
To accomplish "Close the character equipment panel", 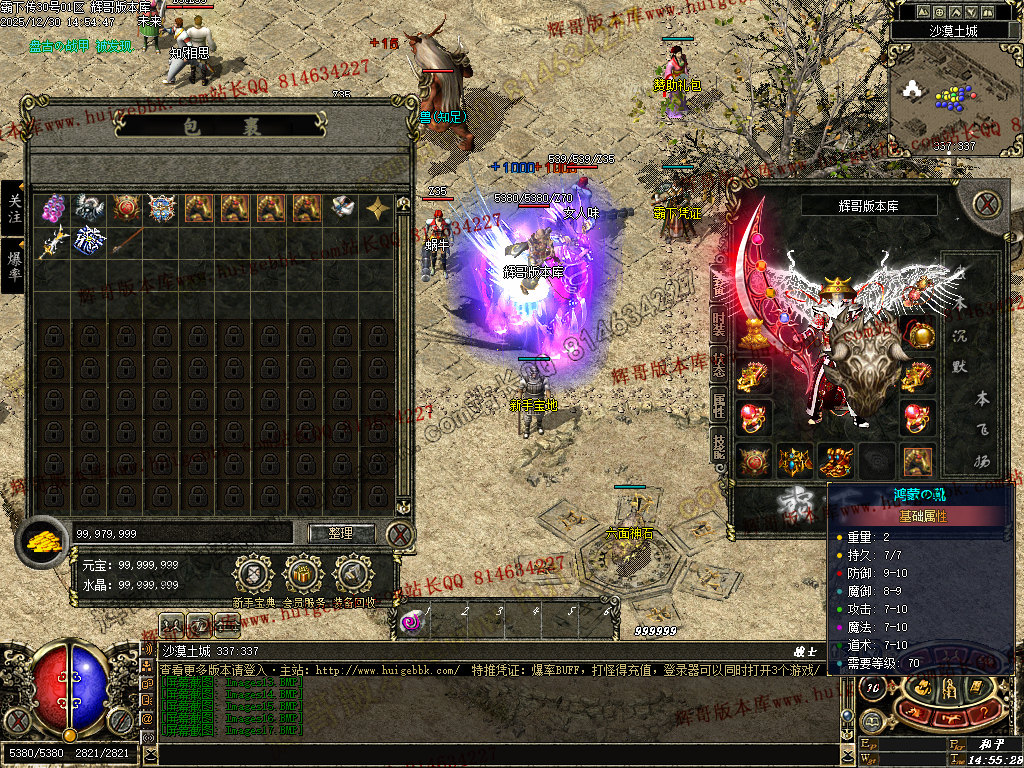I will (987, 205).
